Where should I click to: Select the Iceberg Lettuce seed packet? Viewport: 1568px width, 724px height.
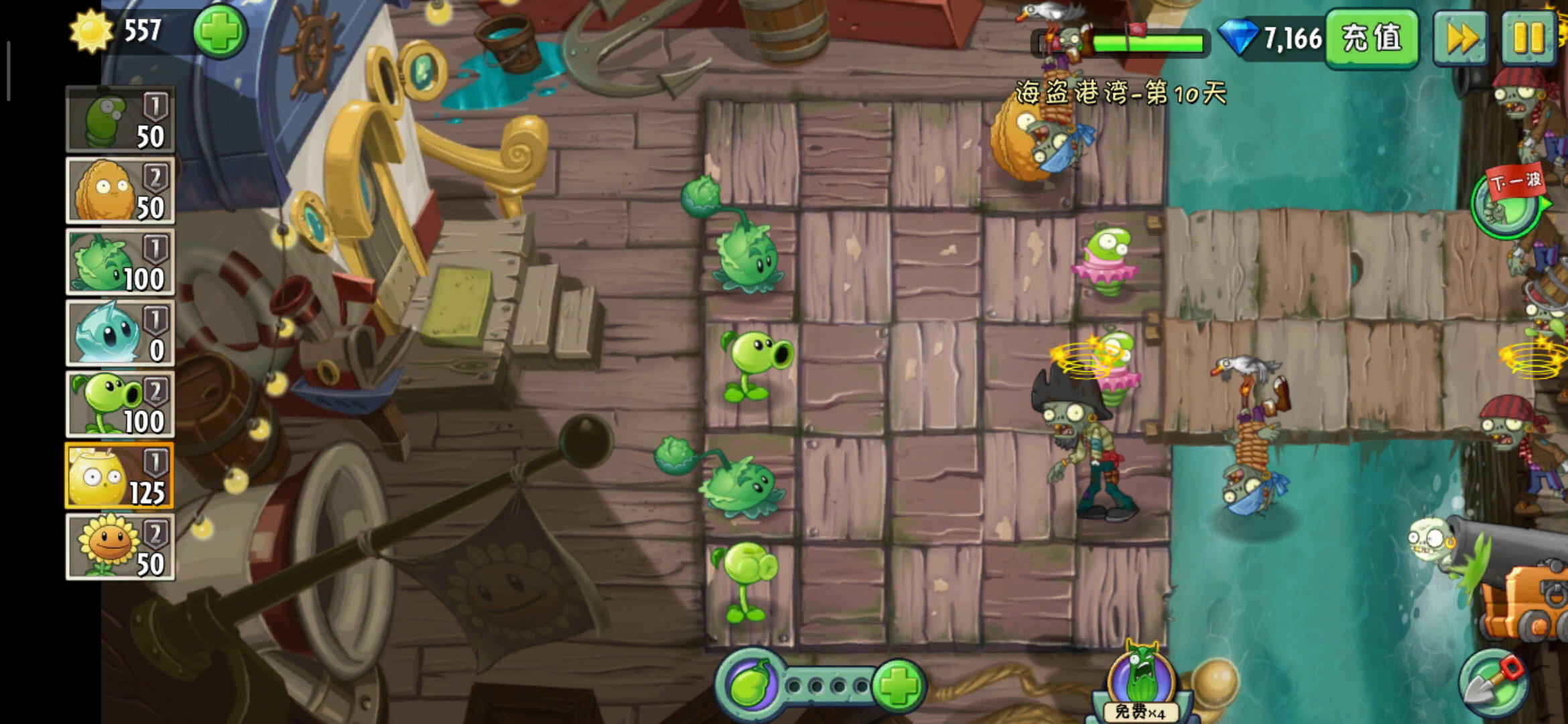click(x=120, y=334)
